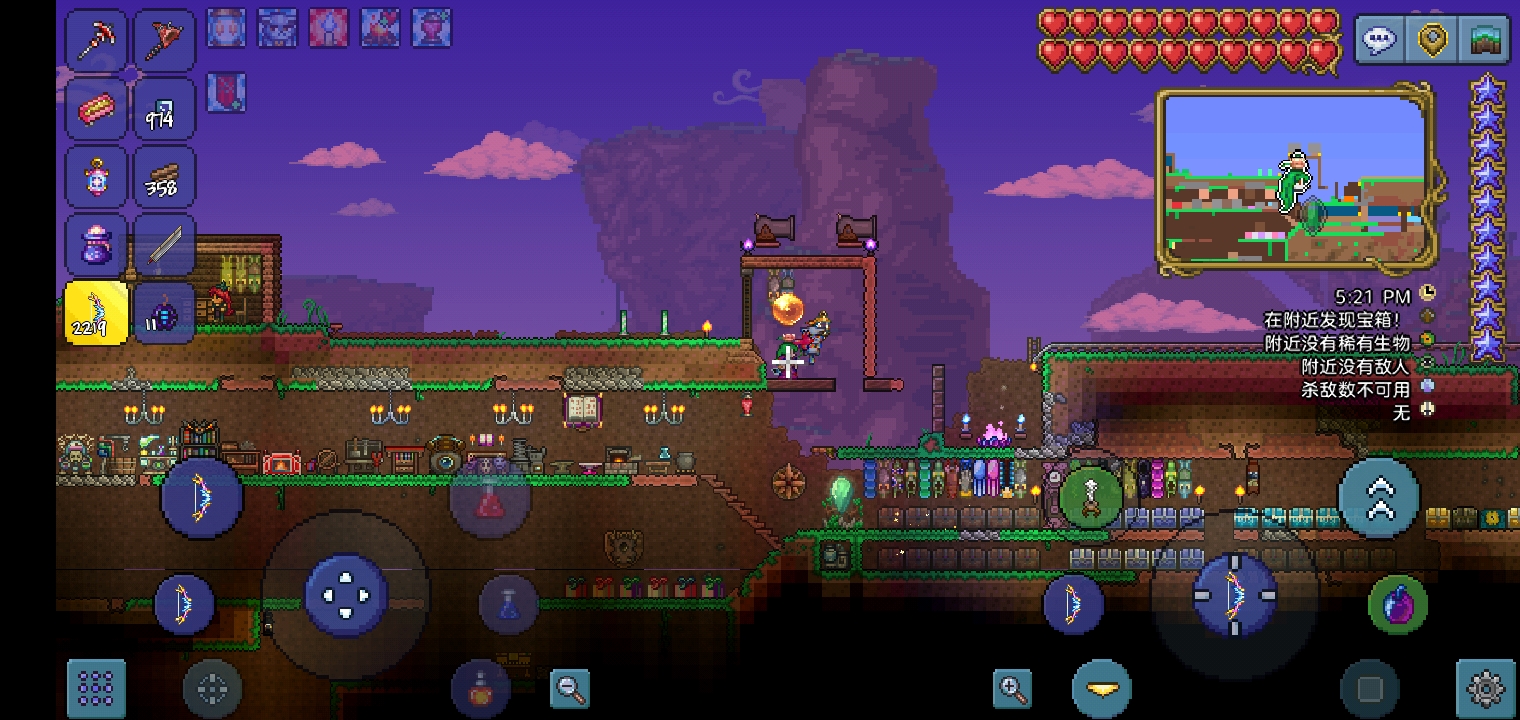Tap the double-arrow jump button
Image resolution: width=1520 pixels, height=720 pixels.
click(1379, 498)
